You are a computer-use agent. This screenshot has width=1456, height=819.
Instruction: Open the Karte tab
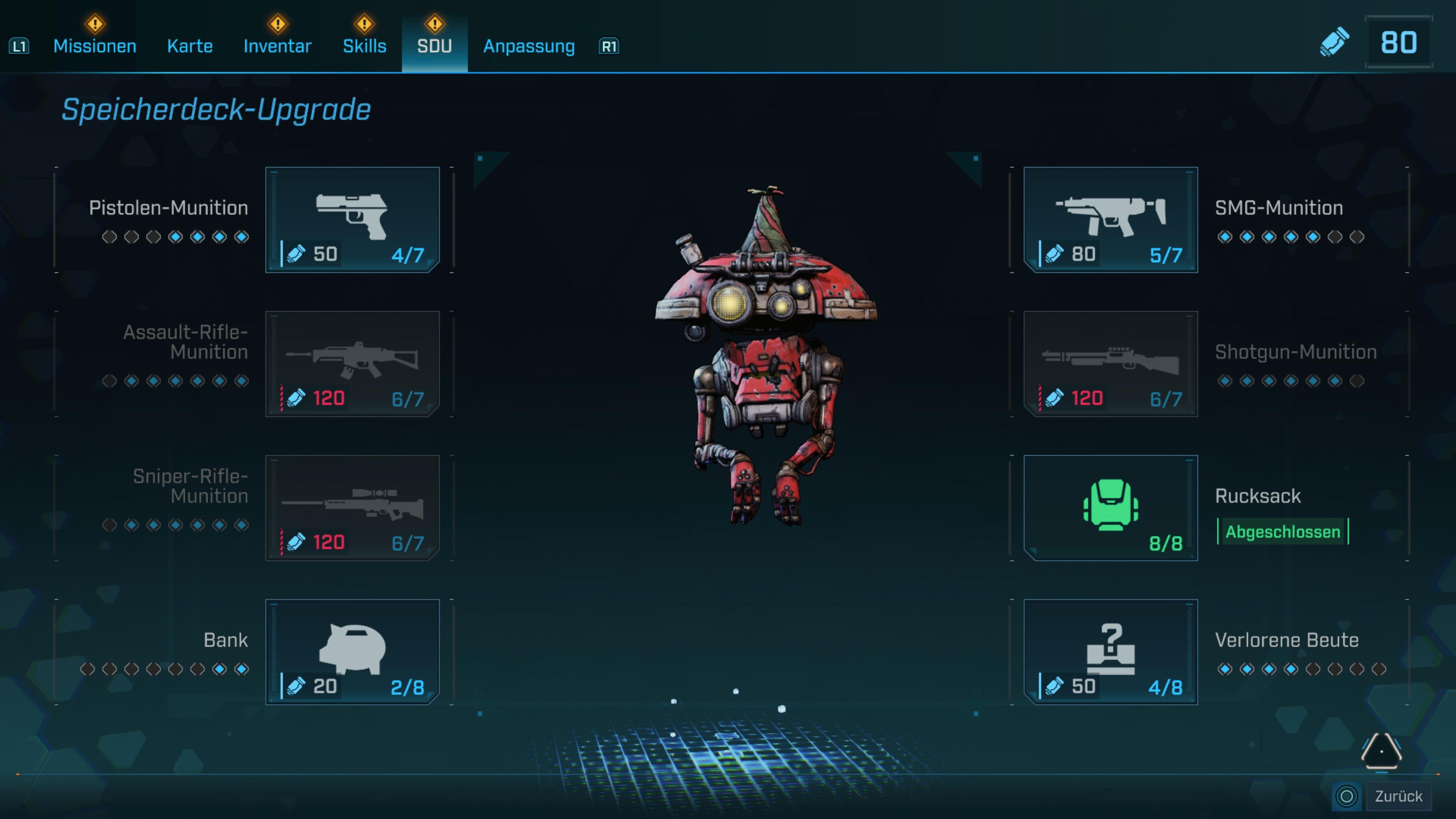(190, 46)
